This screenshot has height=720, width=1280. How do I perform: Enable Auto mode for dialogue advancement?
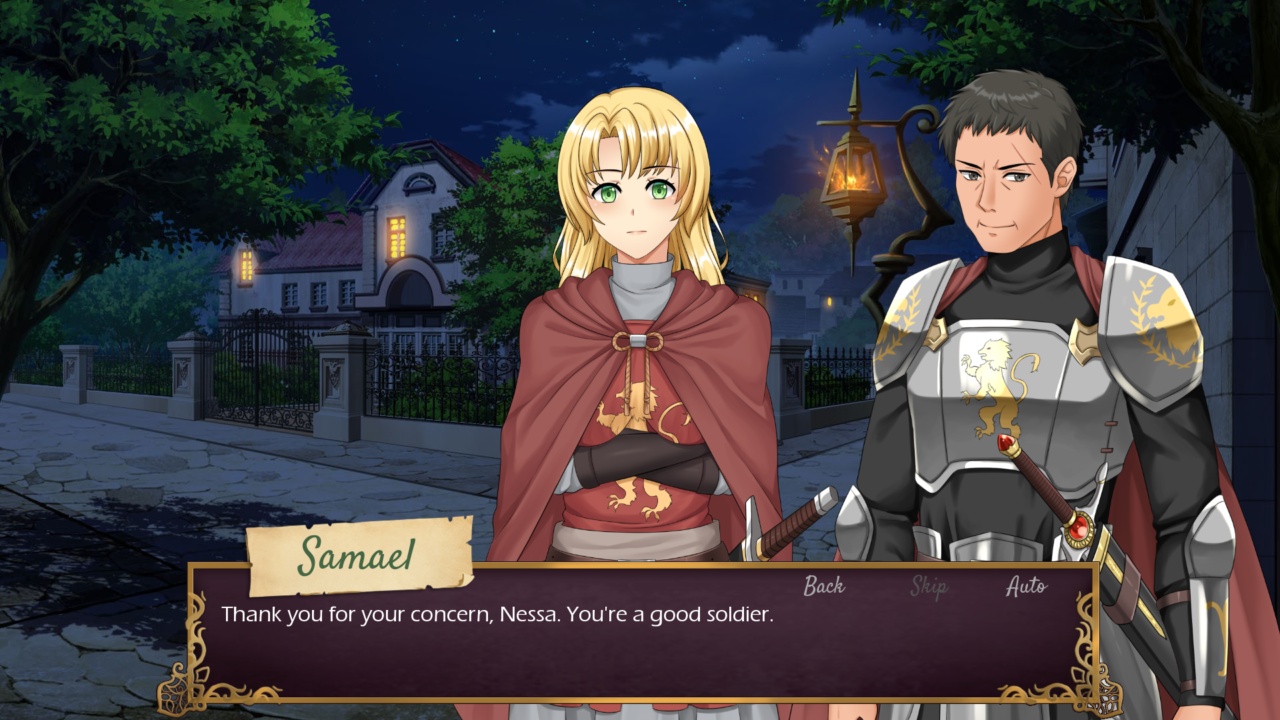[1029, 587]
